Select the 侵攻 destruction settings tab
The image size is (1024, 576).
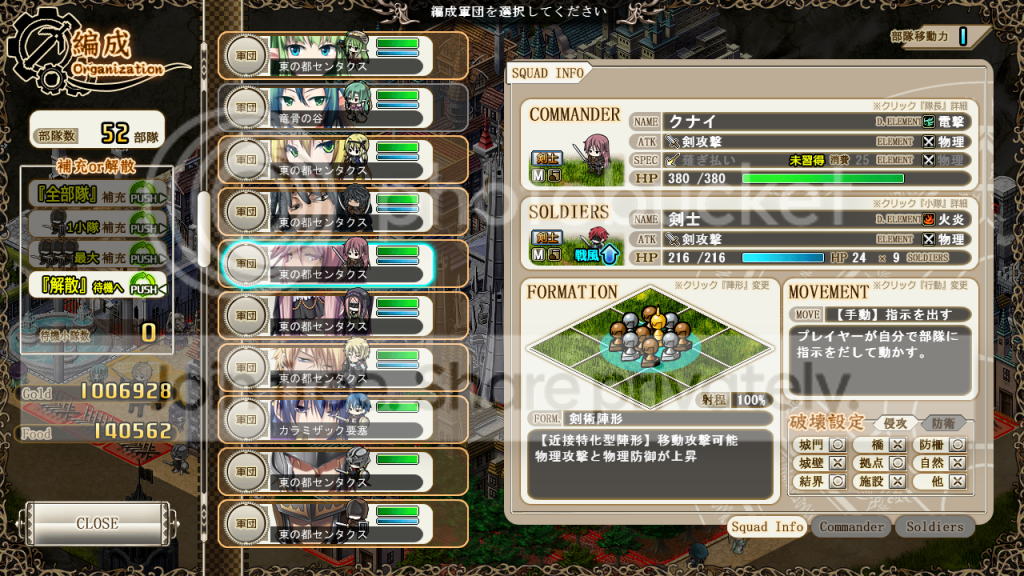(895, 423)
